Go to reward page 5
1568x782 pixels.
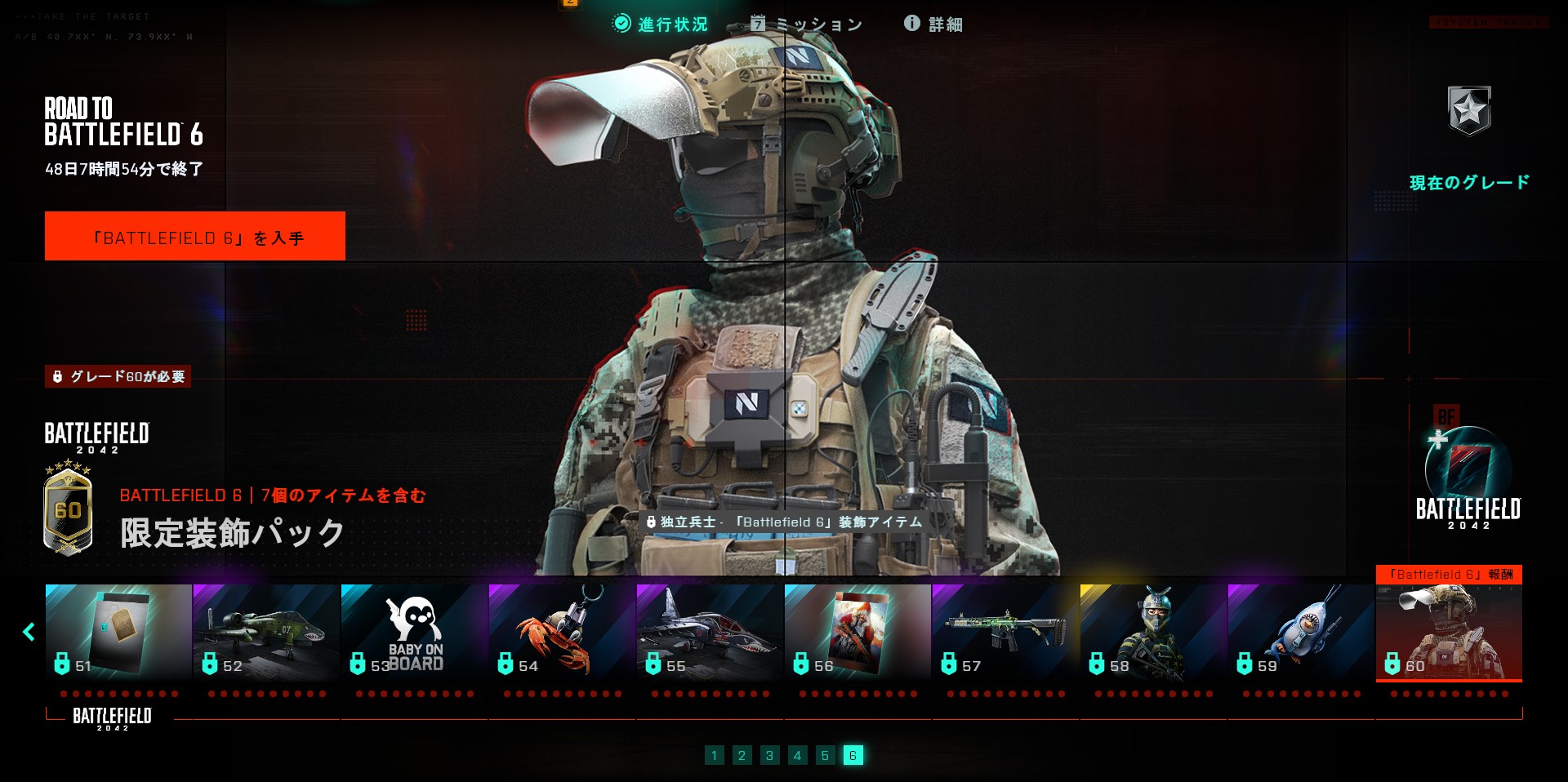[825, 755]
